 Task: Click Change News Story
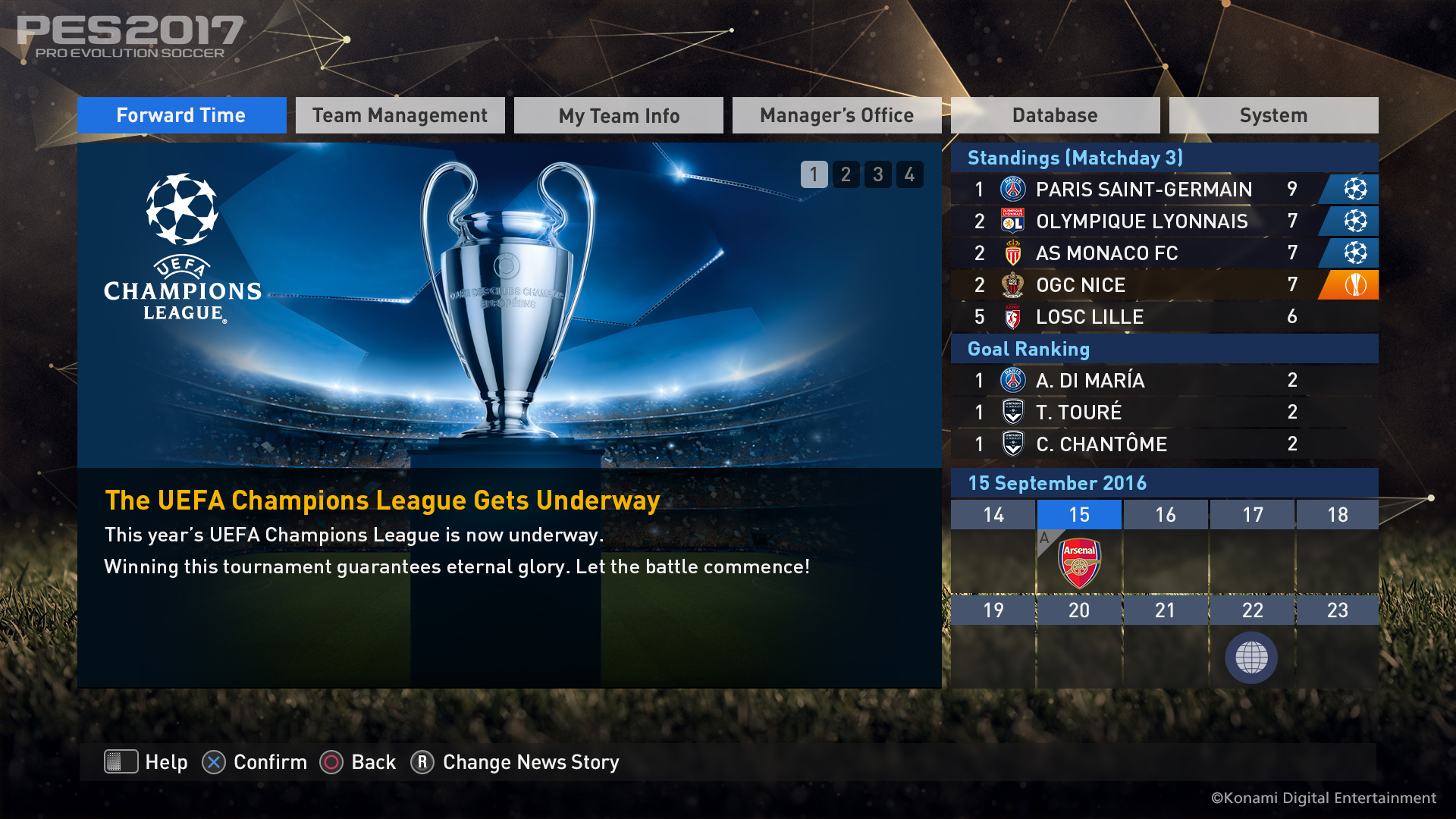click(x=529, y=762)
